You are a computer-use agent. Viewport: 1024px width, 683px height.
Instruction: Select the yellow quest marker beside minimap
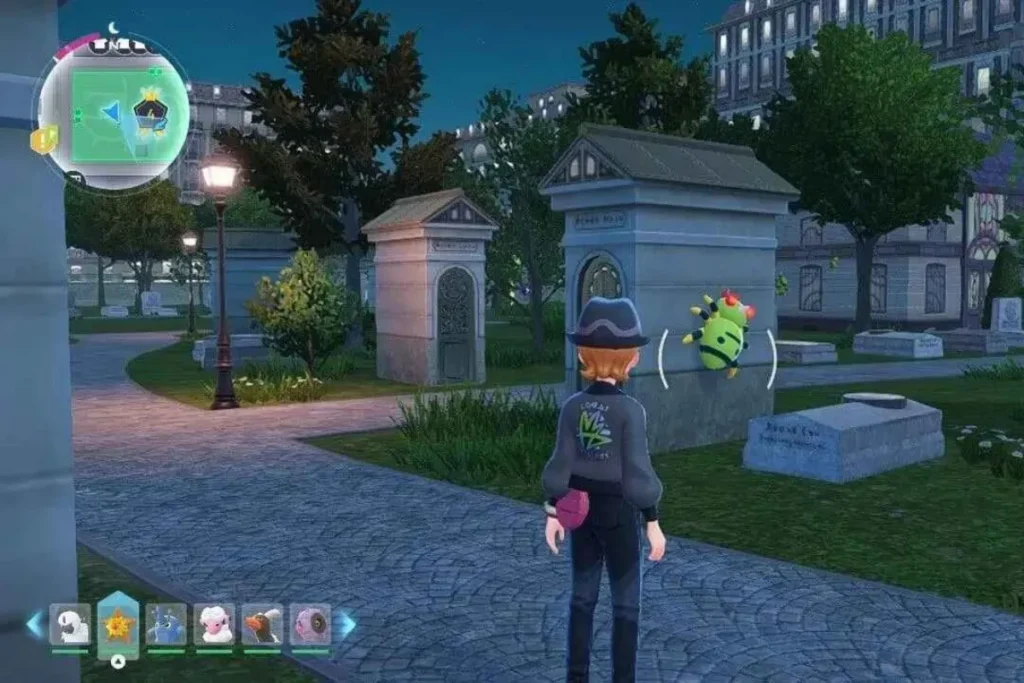(44, 139)
